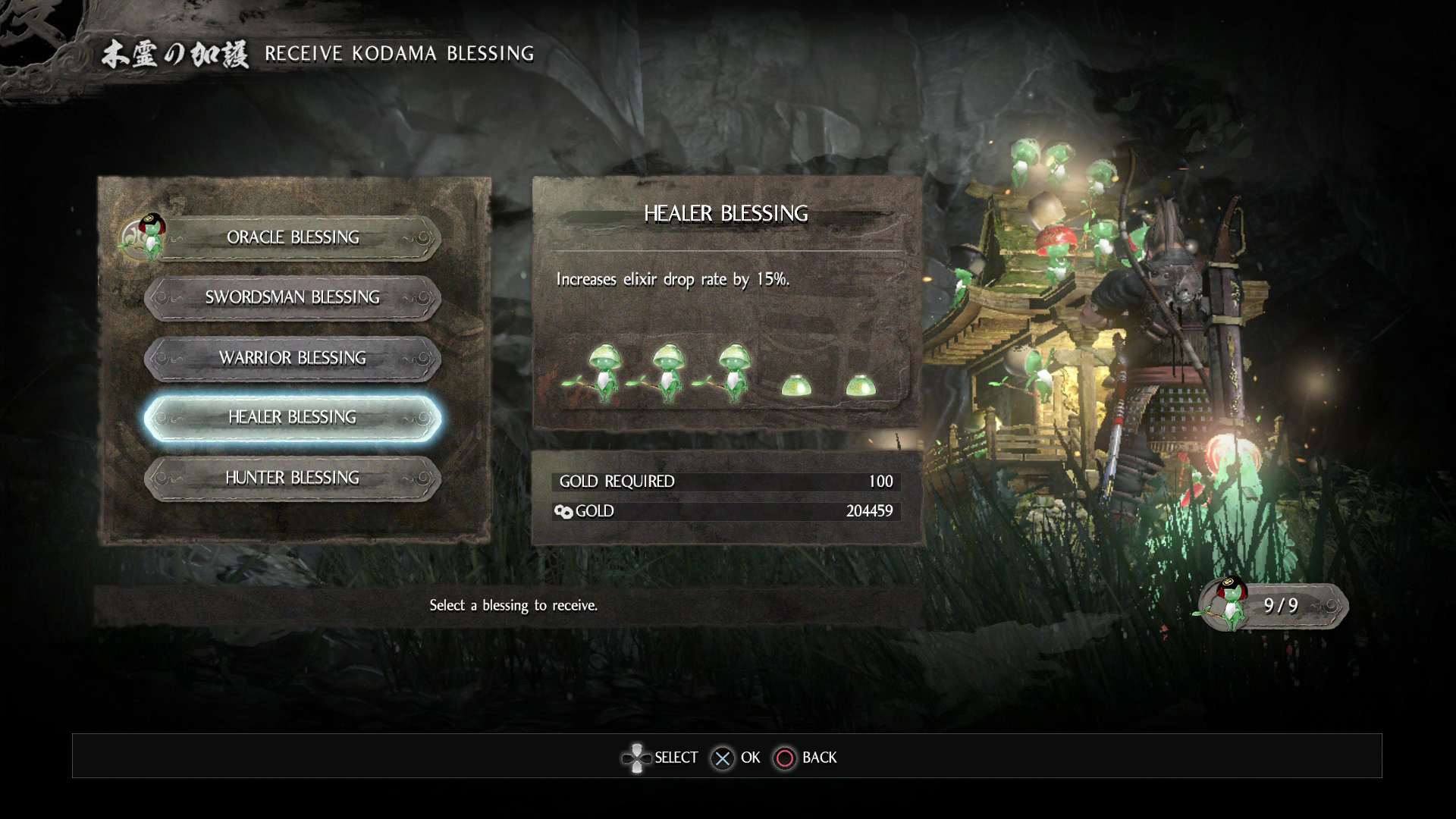Activate the highlighted Healer Blessing
The image size is (1456, 819).
(x=290, y=418)
